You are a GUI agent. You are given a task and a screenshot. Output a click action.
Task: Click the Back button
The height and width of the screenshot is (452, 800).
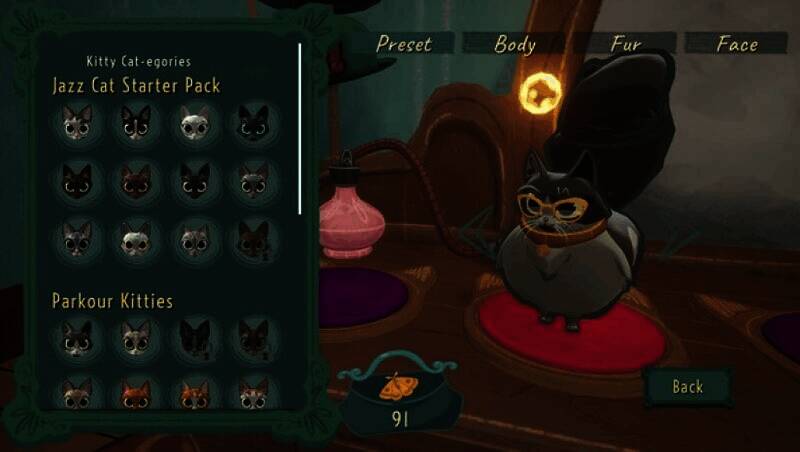[687, 387]
